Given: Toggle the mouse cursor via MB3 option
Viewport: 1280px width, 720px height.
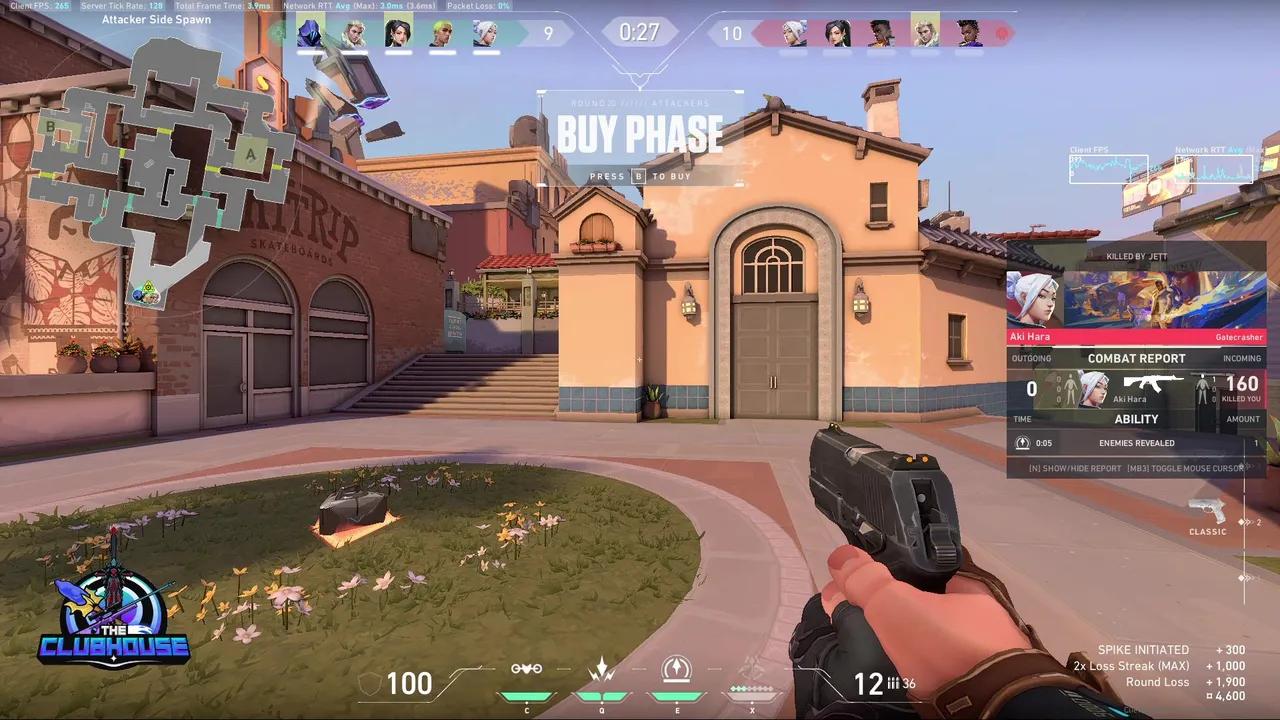Looking at the screenshot, I should (1186, 467).
